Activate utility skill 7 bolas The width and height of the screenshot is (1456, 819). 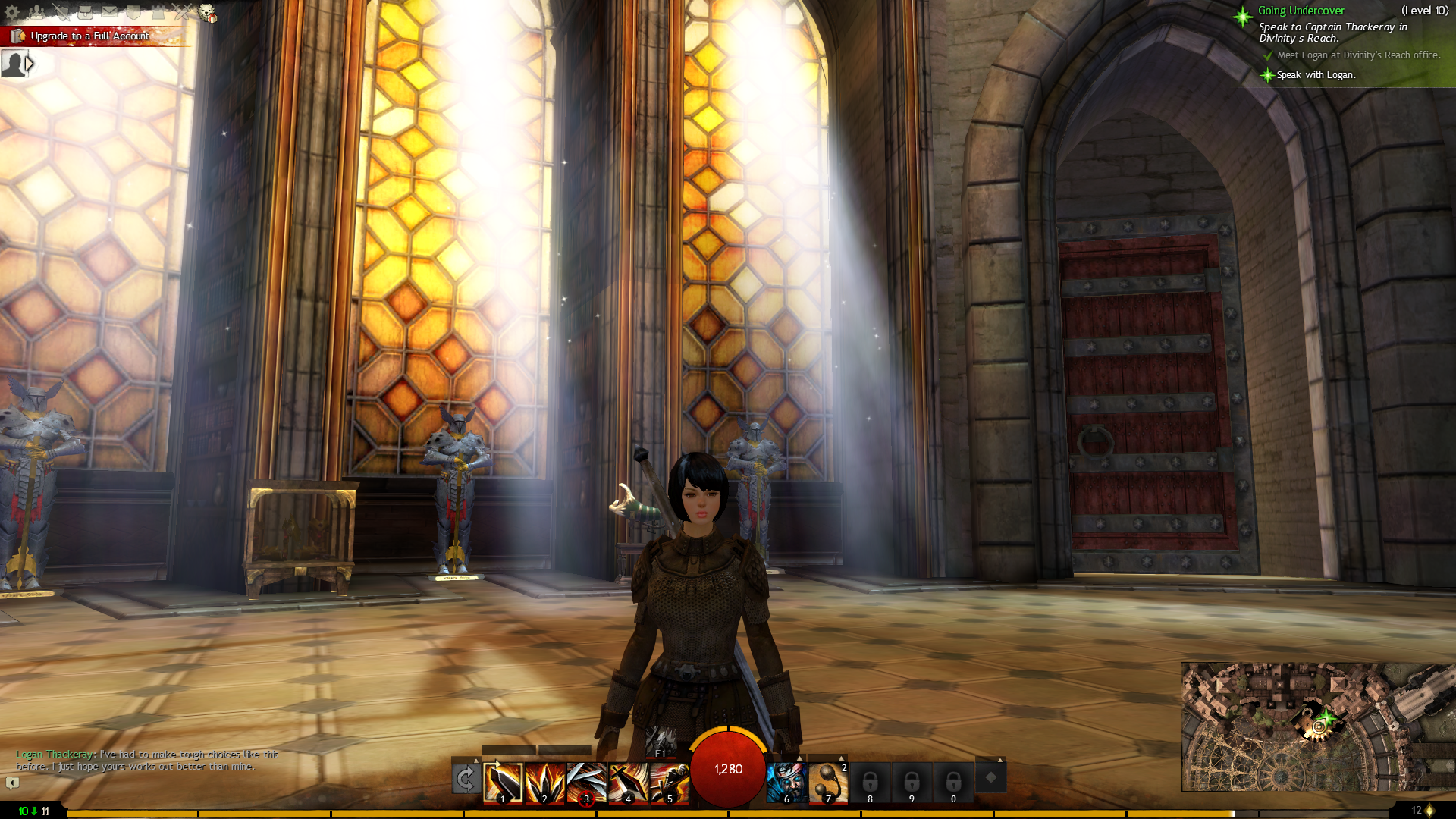coord(828,783)
